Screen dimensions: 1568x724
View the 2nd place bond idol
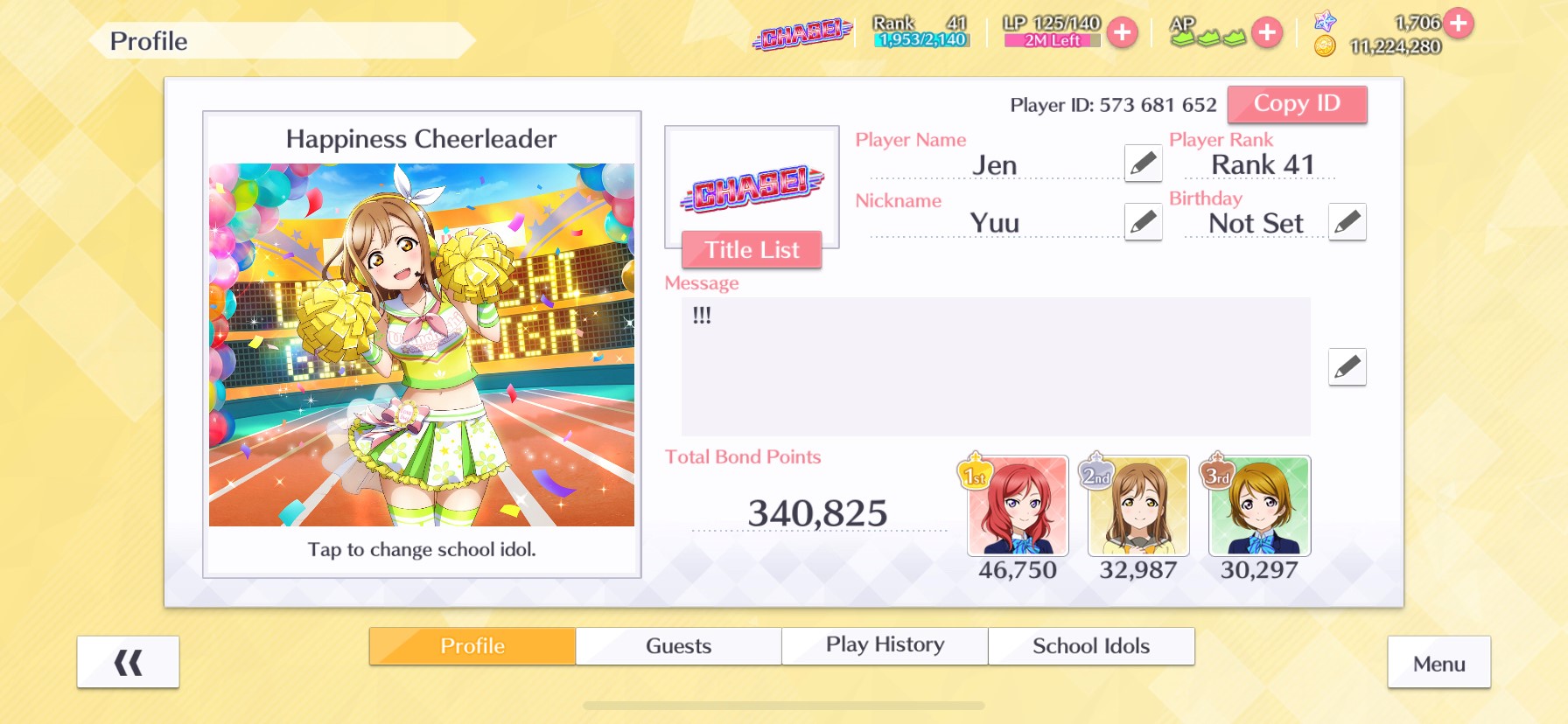click(x=1138, y=506)
